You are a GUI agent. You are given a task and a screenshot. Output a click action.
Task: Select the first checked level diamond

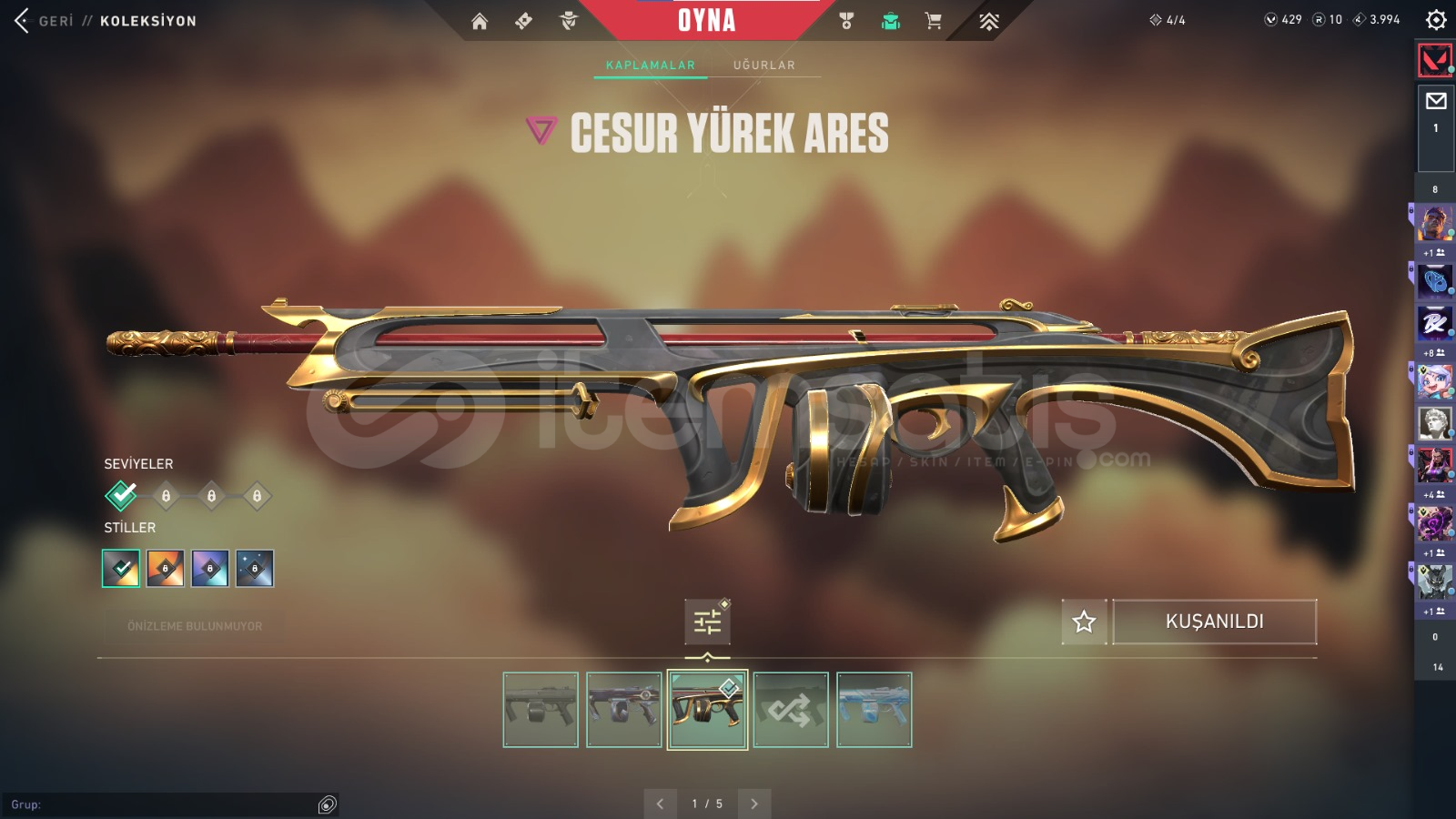121,496
